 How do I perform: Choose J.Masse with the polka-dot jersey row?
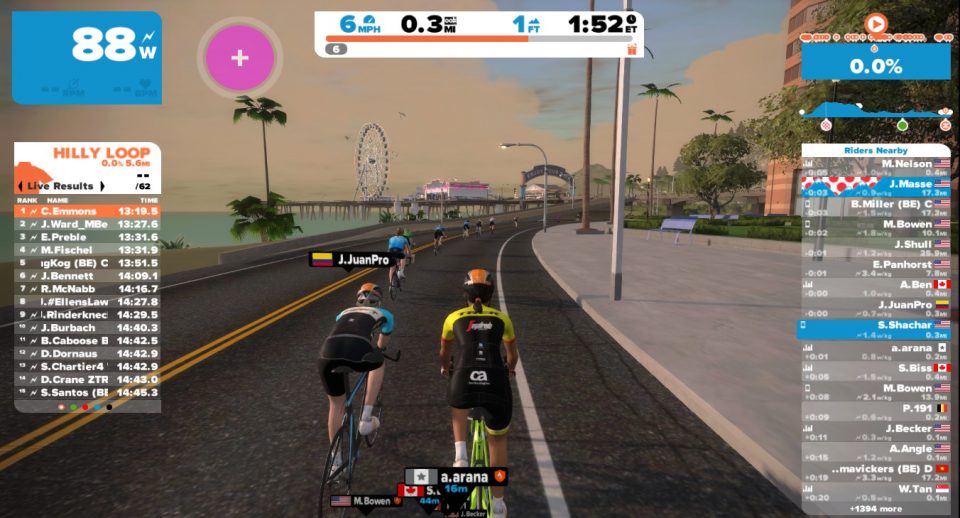click(877, 186)
